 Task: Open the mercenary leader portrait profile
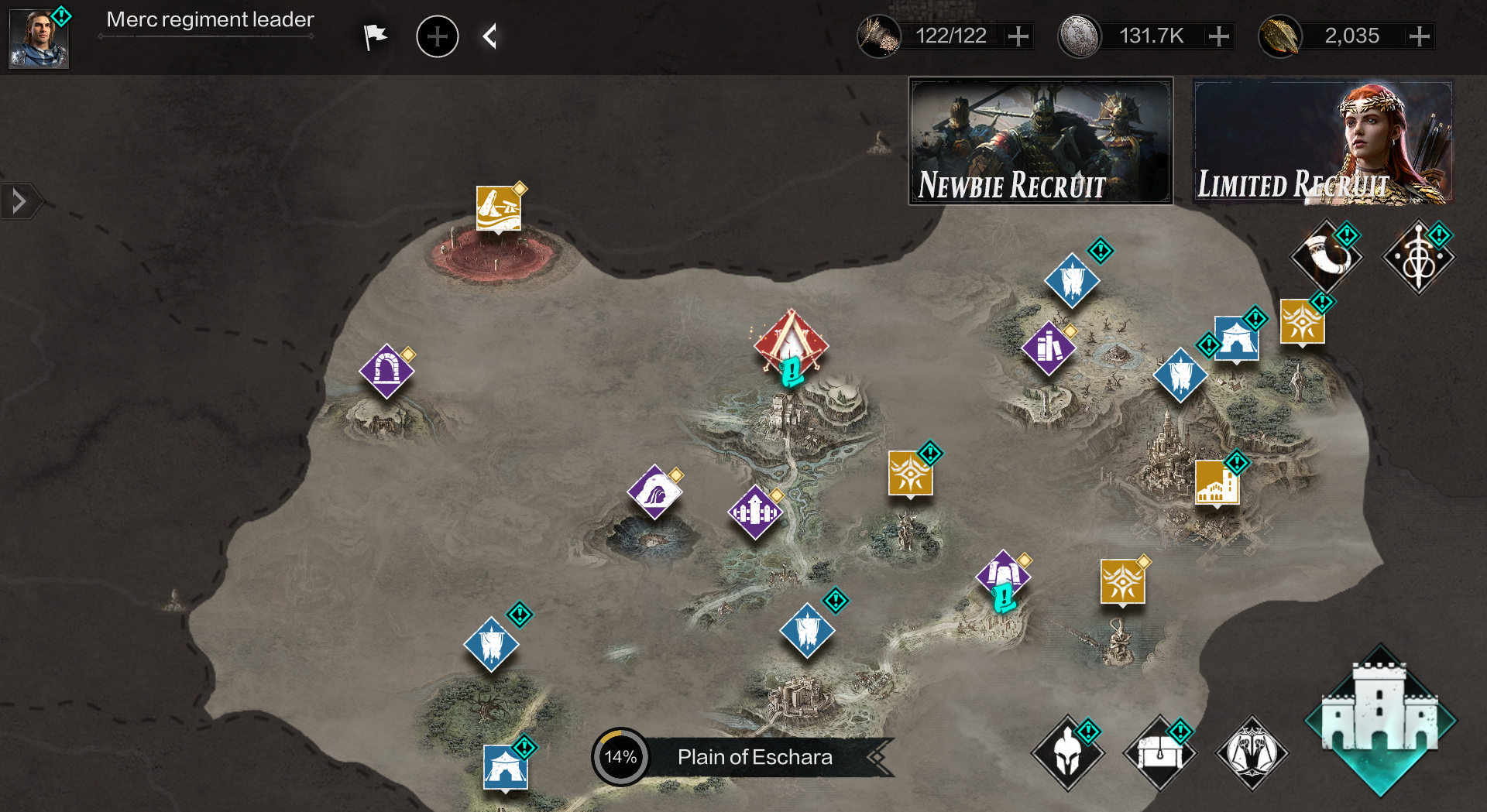(39, 39)
